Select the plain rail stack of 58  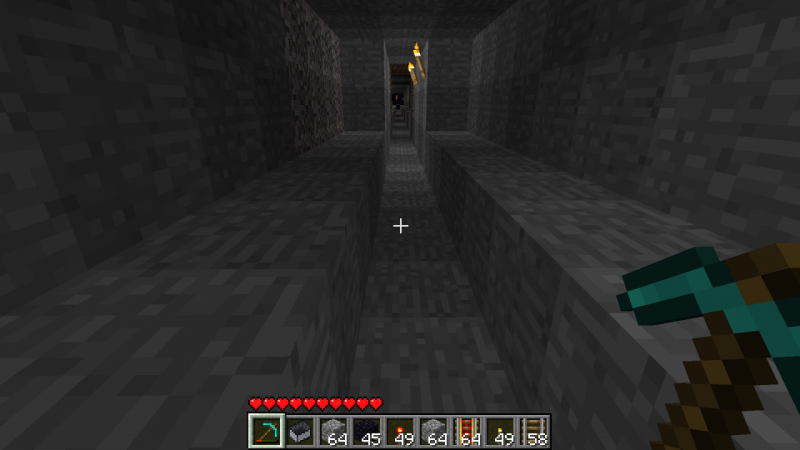click(533, 431)
